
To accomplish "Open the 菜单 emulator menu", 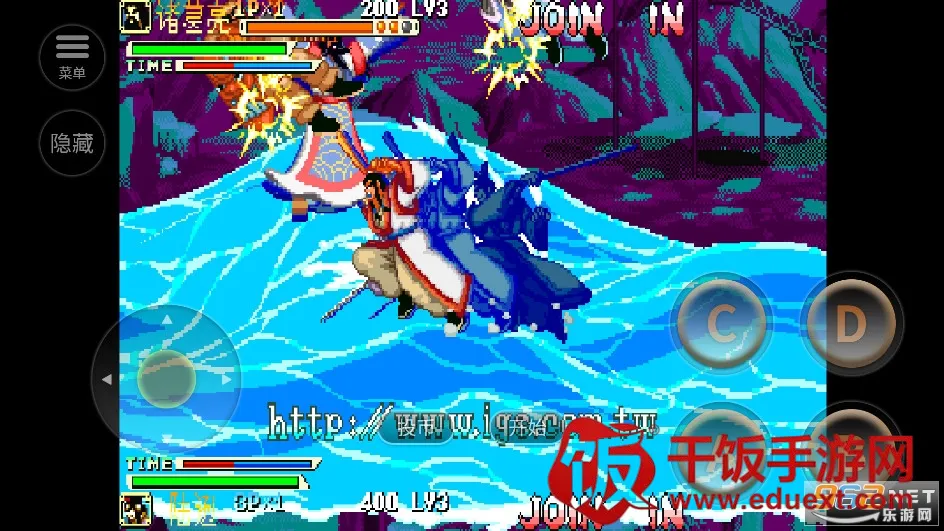I will point(71,57).
